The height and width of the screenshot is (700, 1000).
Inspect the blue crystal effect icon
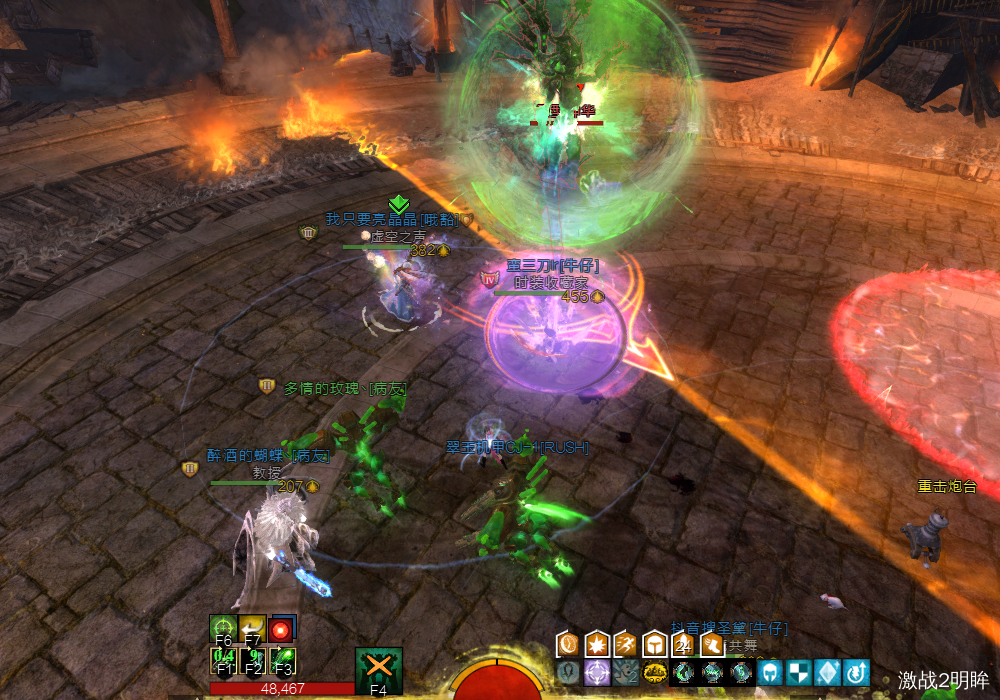[828, 672]
